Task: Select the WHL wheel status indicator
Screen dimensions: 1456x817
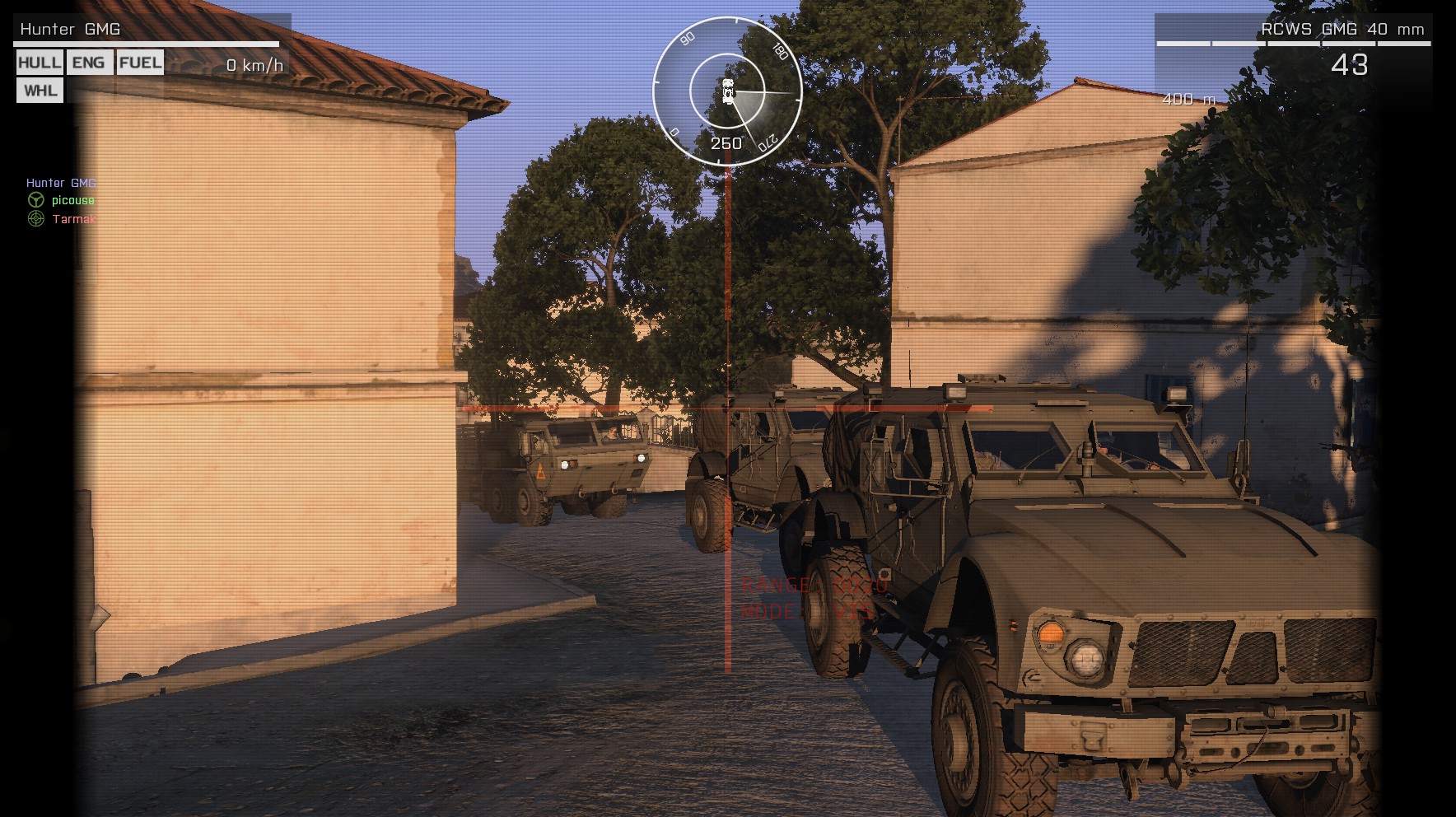Action: click(40, 90)
